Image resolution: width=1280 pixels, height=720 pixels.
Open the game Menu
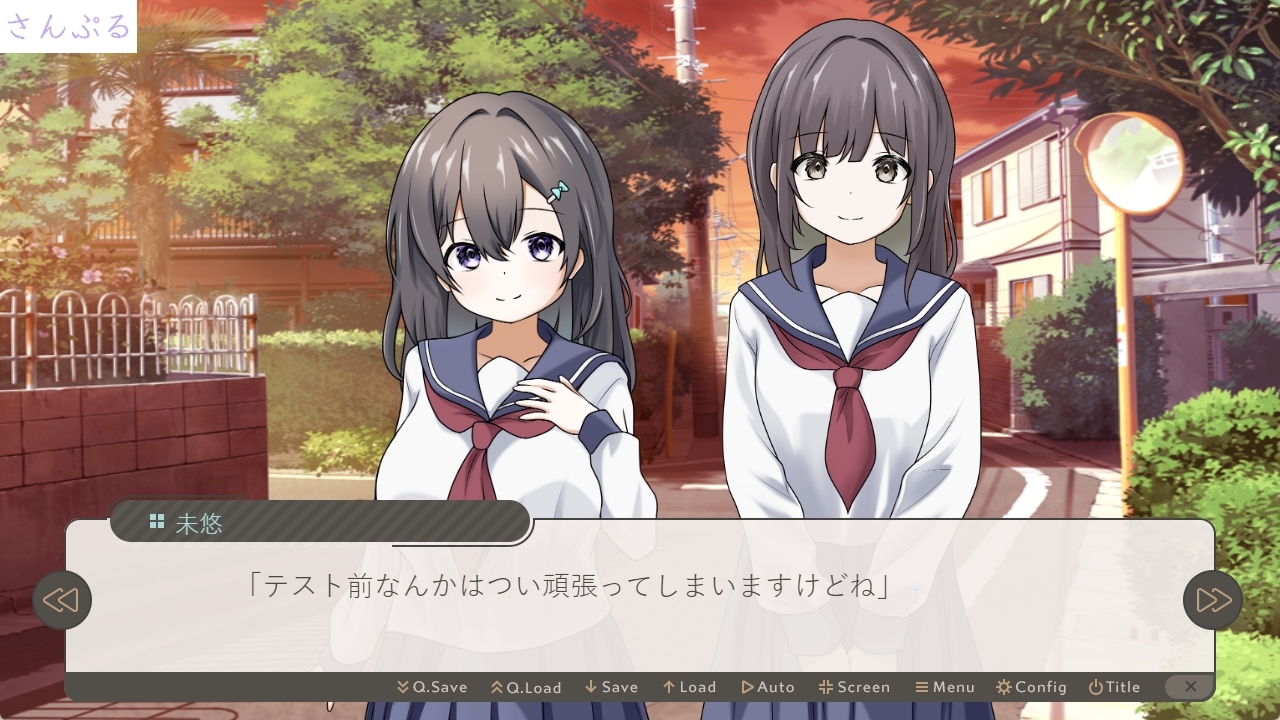tap(945, 687)
